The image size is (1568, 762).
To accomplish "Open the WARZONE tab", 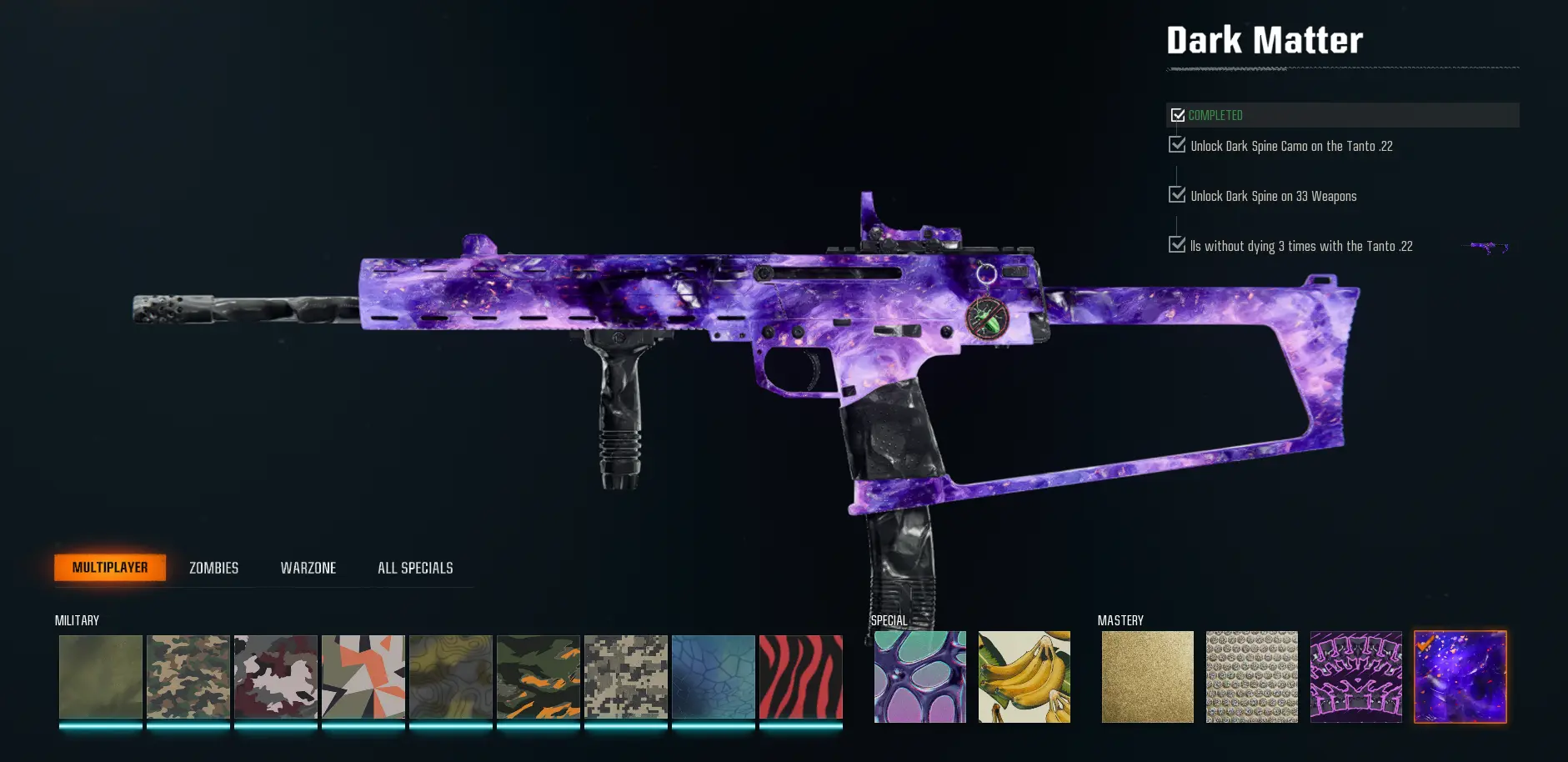I will [x=308, y=568].
